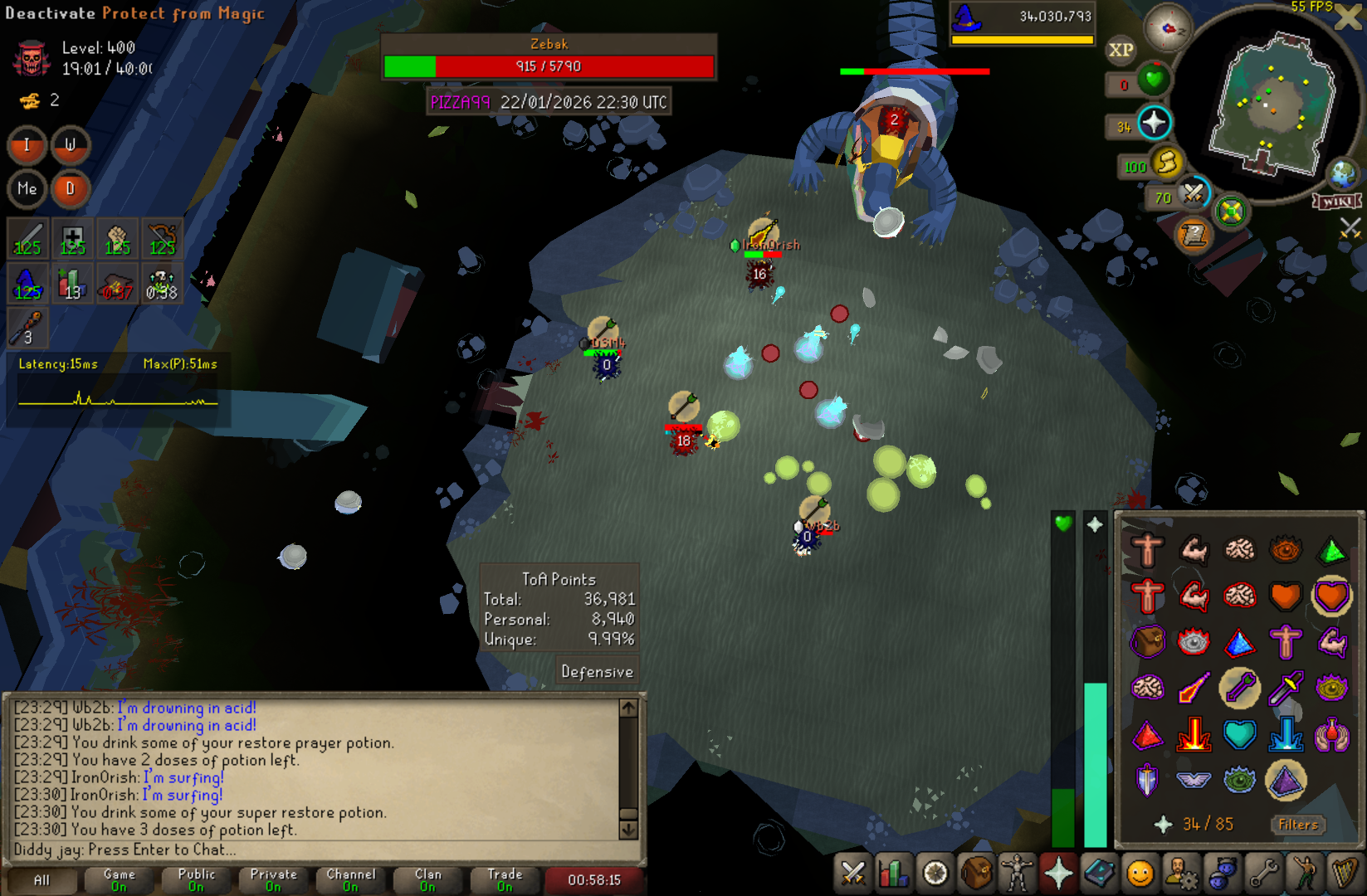Open the Combat Options crossed-swords tab

click(853, 873)
